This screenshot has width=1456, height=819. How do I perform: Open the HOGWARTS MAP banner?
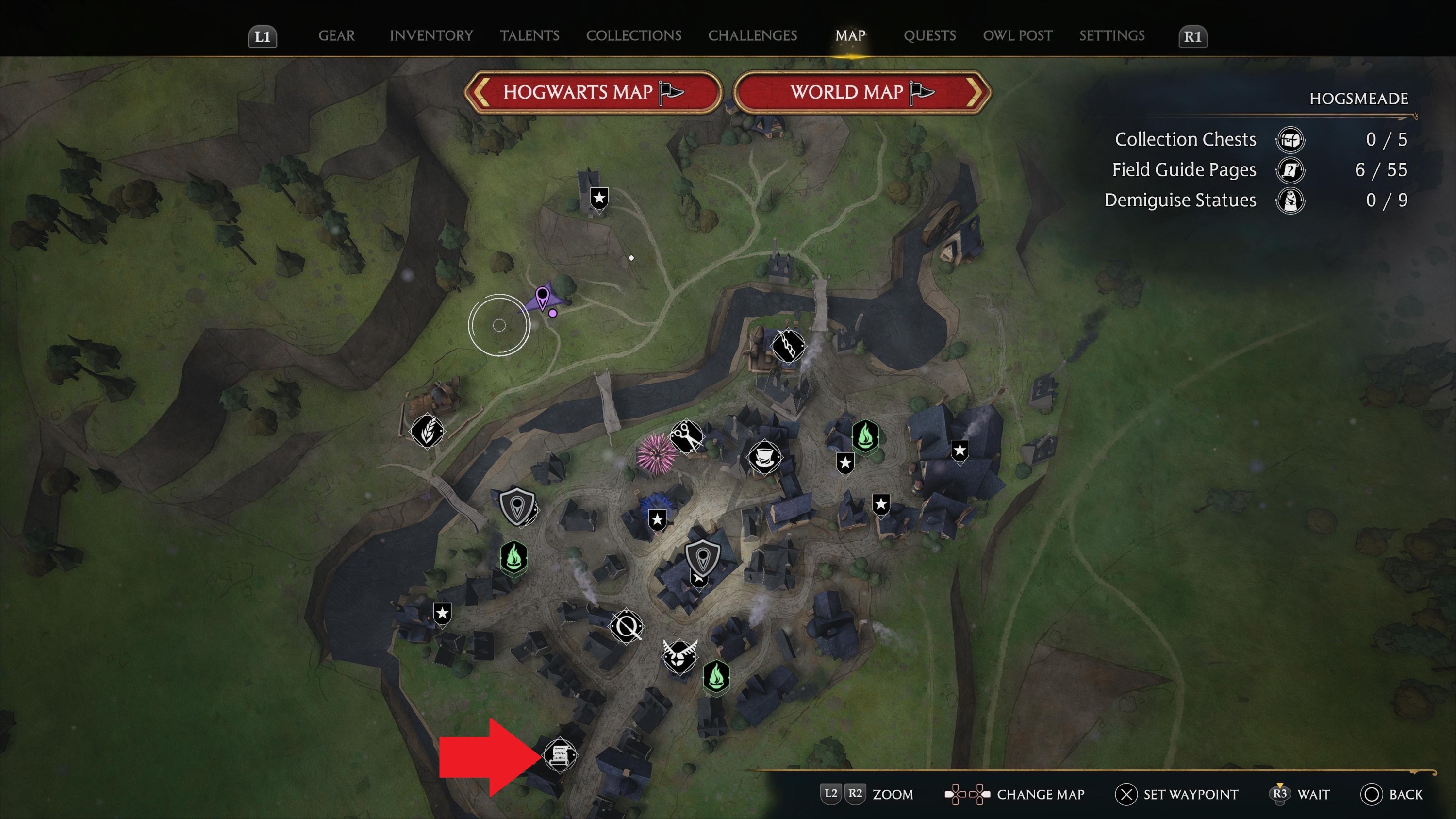point(592,92)
